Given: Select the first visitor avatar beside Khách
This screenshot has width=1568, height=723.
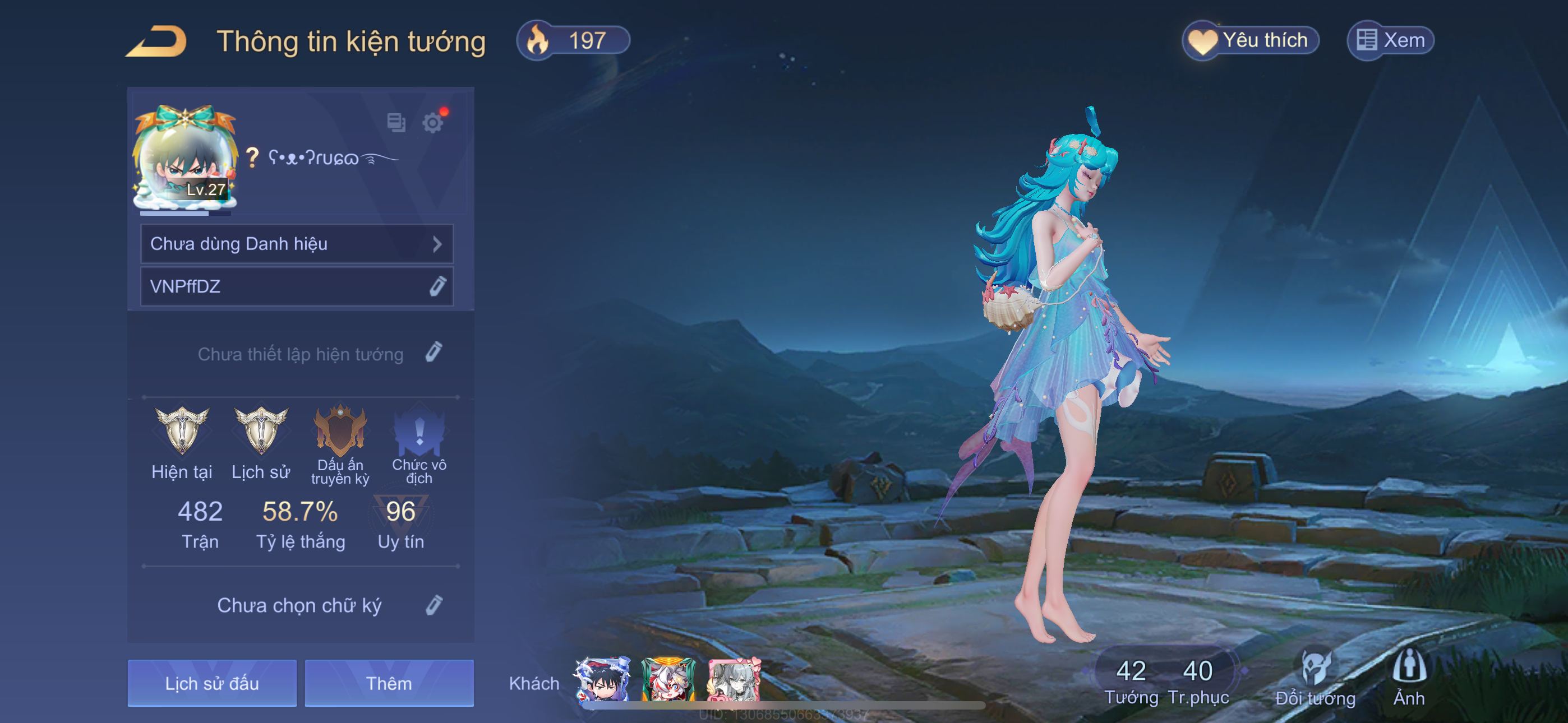Looking at the screenshot, I should 603,679.
